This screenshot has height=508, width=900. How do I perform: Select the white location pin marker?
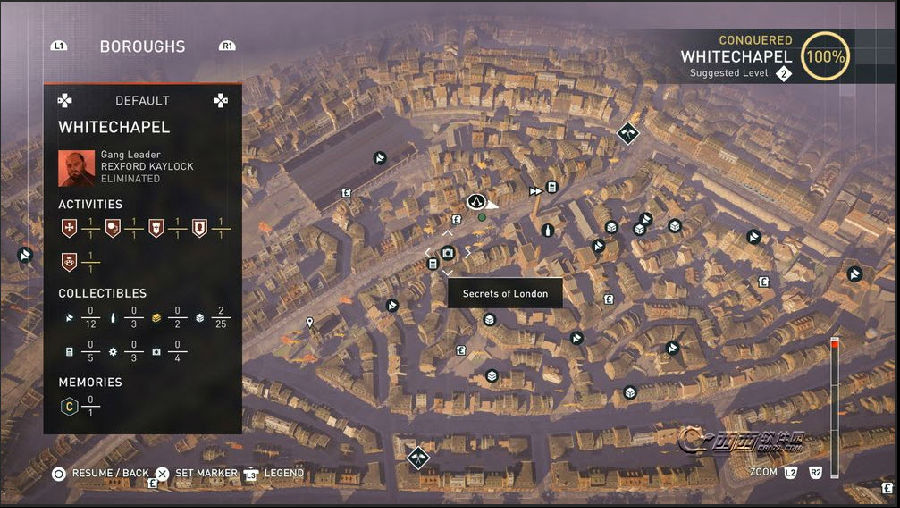click(310, 322)
